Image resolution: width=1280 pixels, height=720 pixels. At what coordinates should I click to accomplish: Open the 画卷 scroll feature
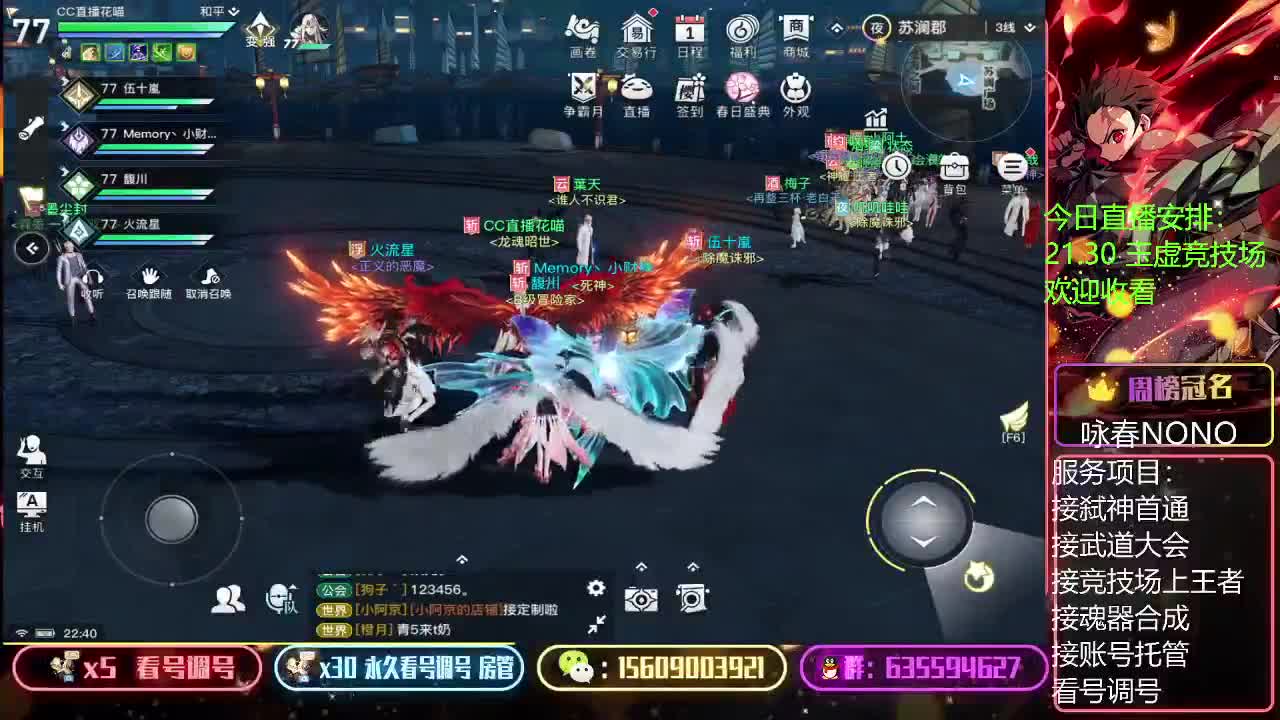[584, 30]
